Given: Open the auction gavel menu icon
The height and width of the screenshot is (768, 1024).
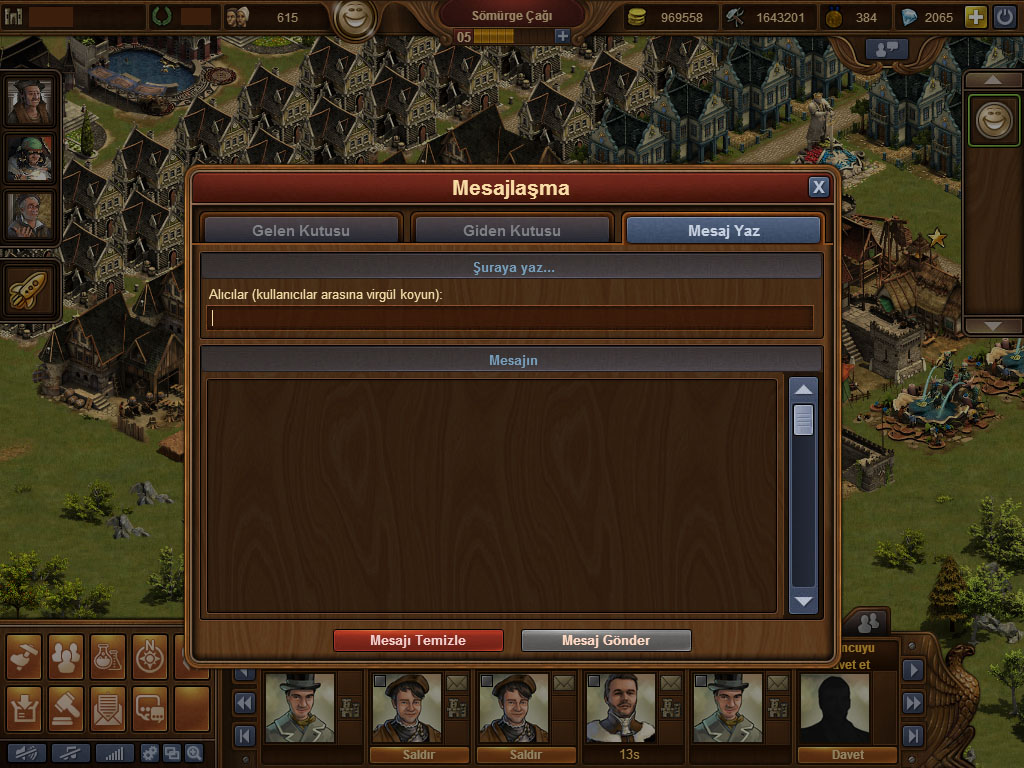Looking at the screenshot, I should click(x=65, y=708).
